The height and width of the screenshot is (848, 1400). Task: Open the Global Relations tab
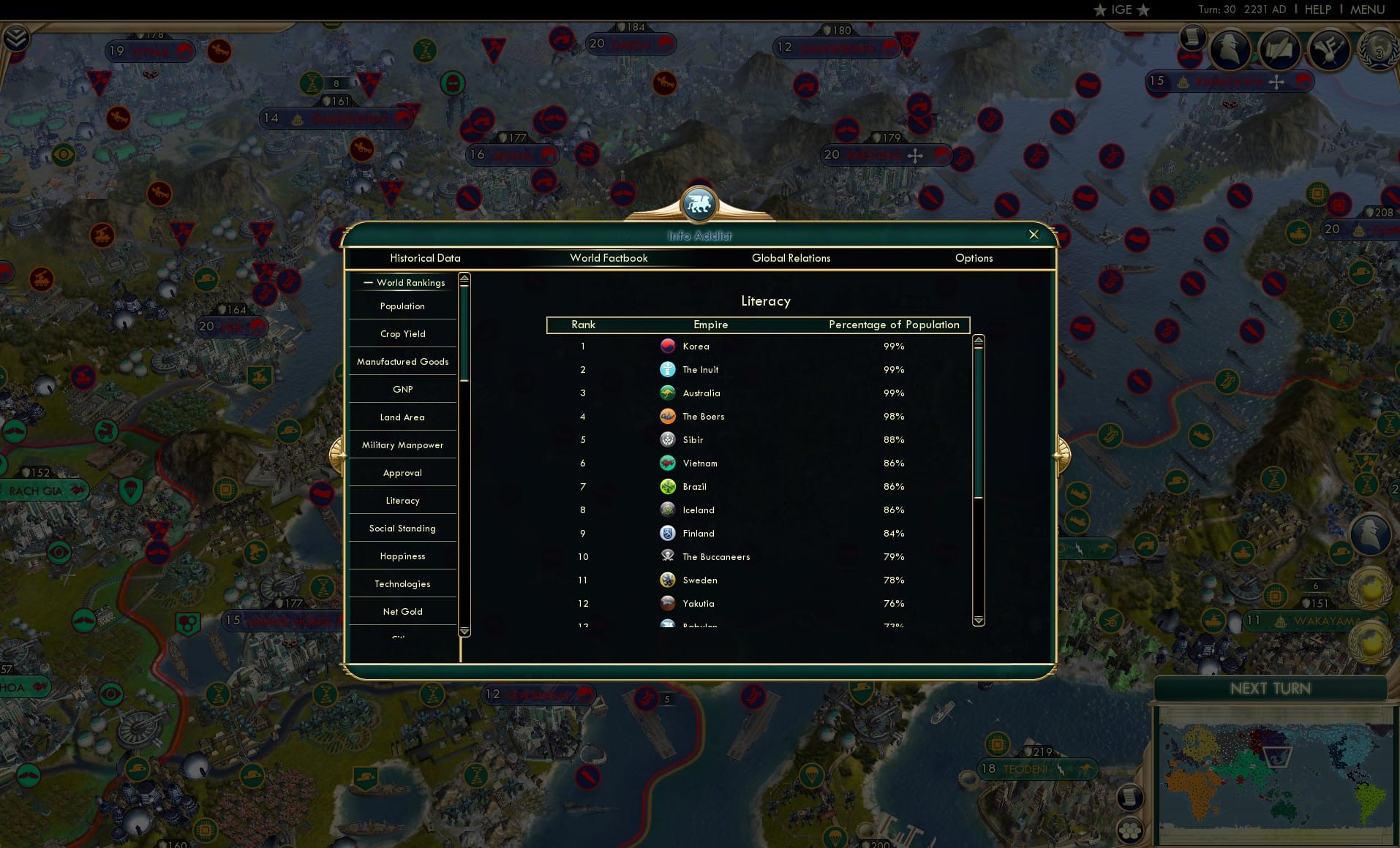tap(791, 258)
